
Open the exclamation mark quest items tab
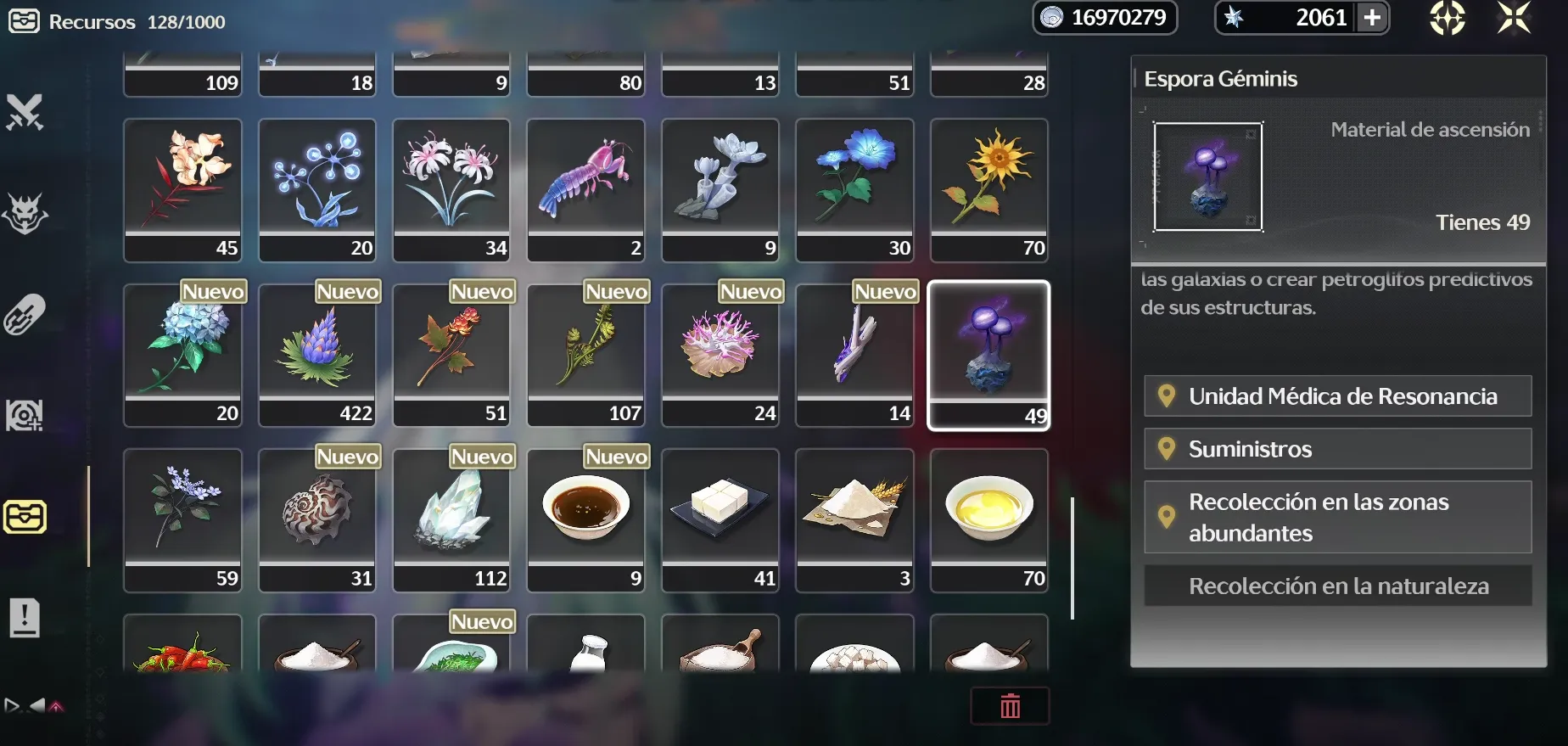click(25, 618)
